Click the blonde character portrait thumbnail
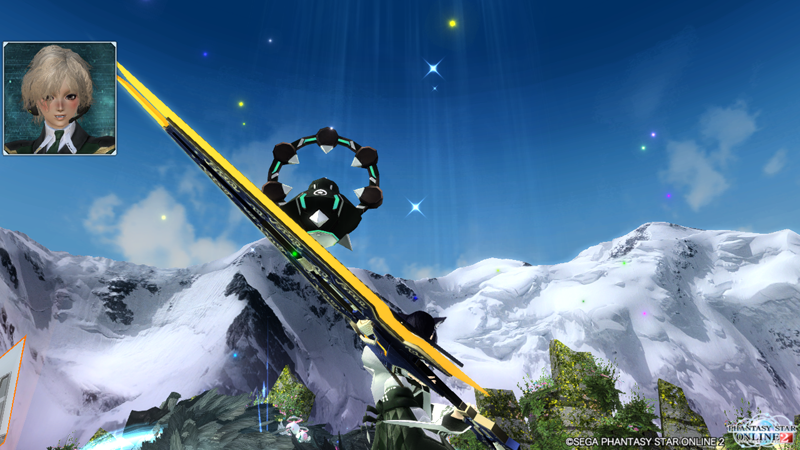This screenshot has width=800, height=450. pyautogui.click(x=60, y=98)
